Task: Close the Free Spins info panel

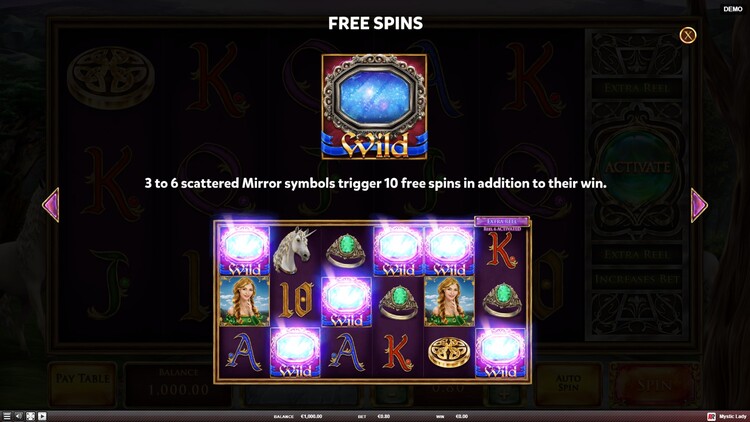Action: click(688, 35)
